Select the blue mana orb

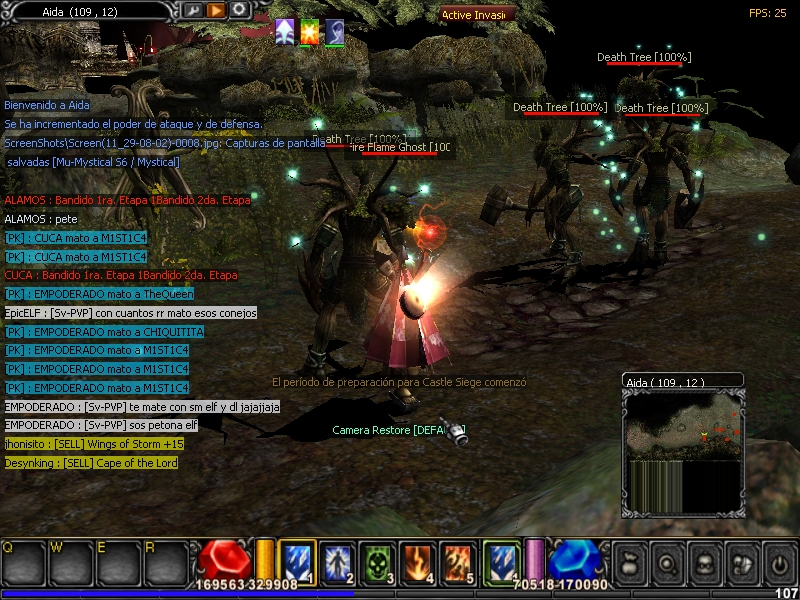click(573, 561)
